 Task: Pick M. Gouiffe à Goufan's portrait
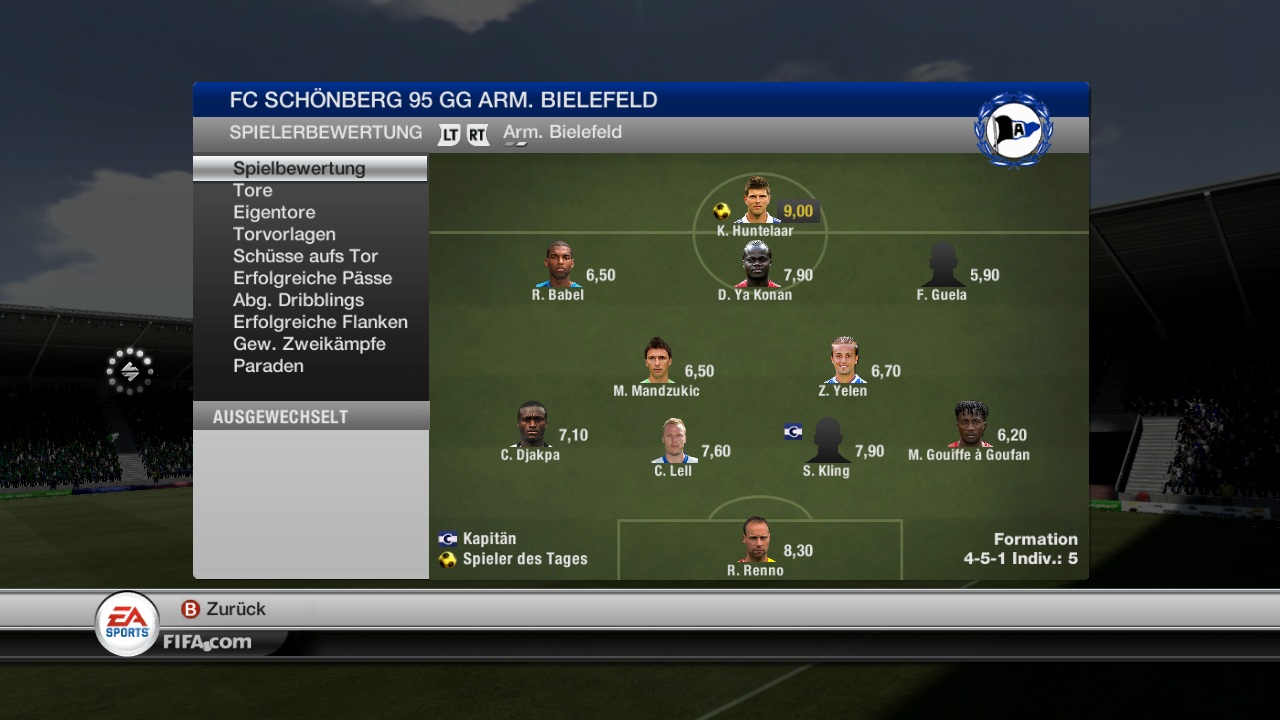pyautogui.click(x=970, y=425)
